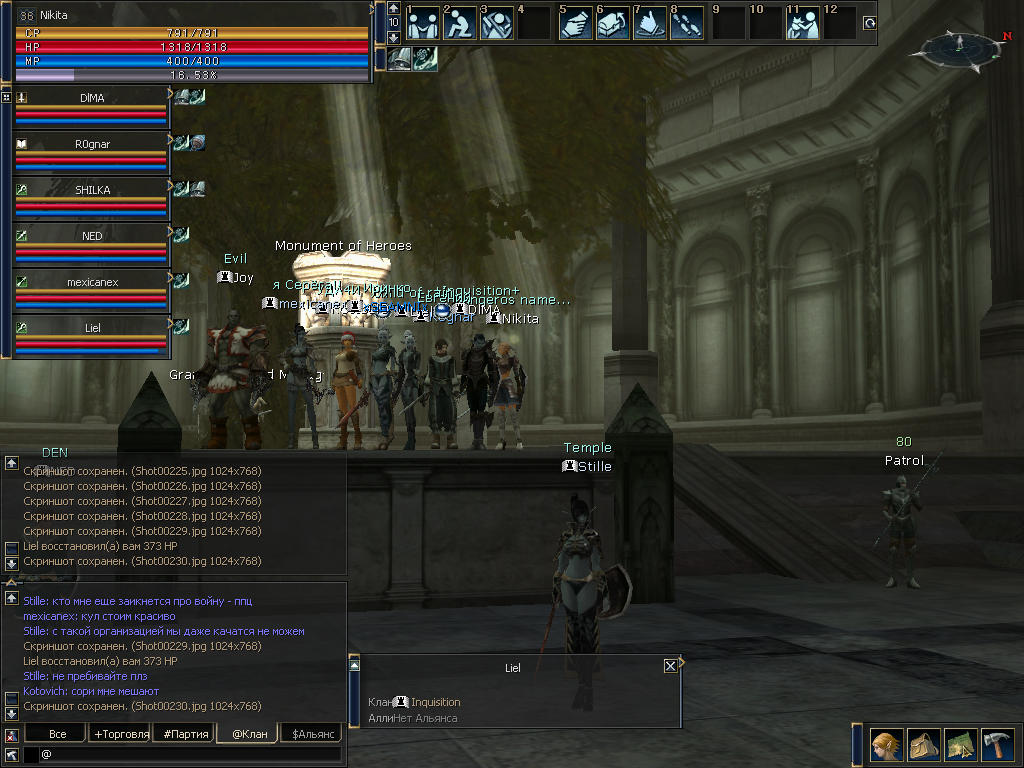Image resolution: width=1024 pixels, height=768 pixels.
Task: Open the inventory bag icon
Action: (x=922, y=744)
